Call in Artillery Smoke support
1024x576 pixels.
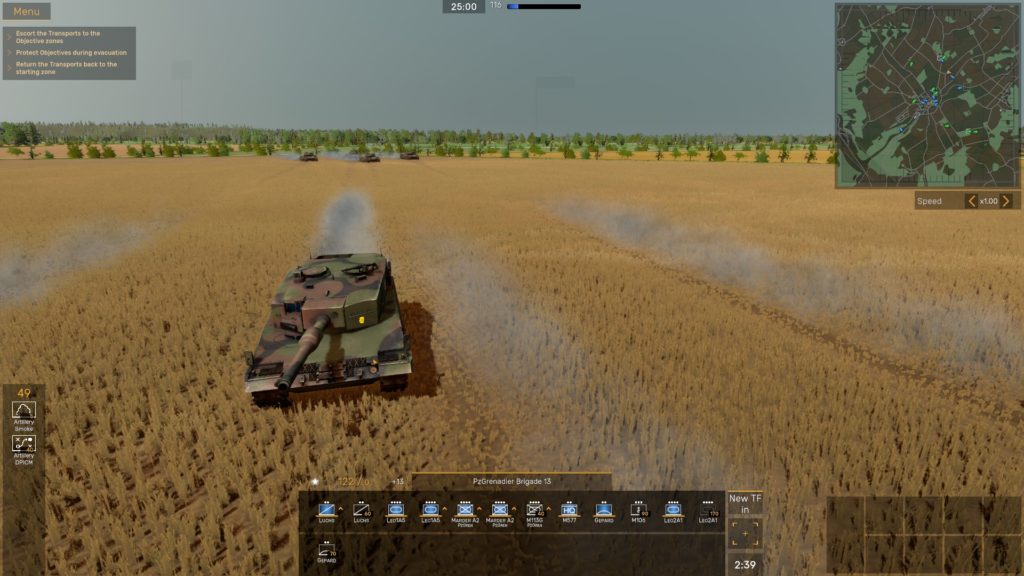[24, 413]
